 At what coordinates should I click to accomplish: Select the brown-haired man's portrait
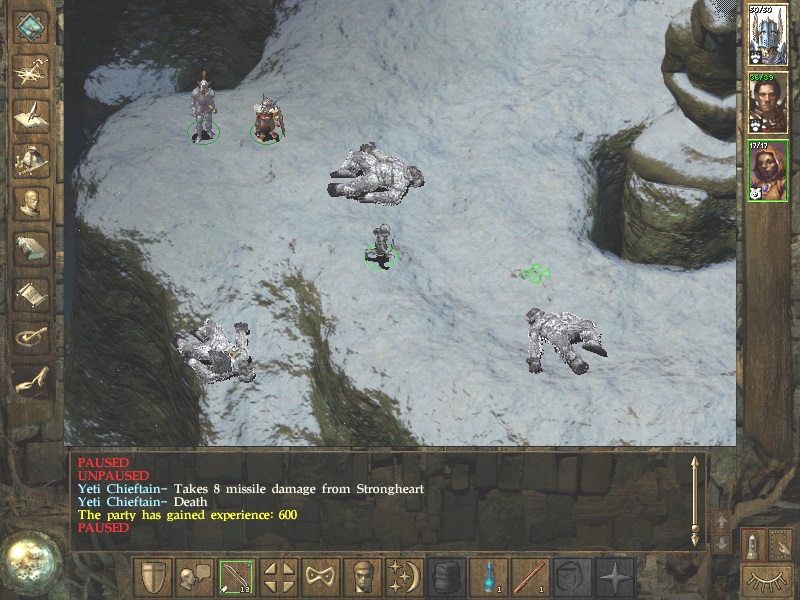click(768, 103)
